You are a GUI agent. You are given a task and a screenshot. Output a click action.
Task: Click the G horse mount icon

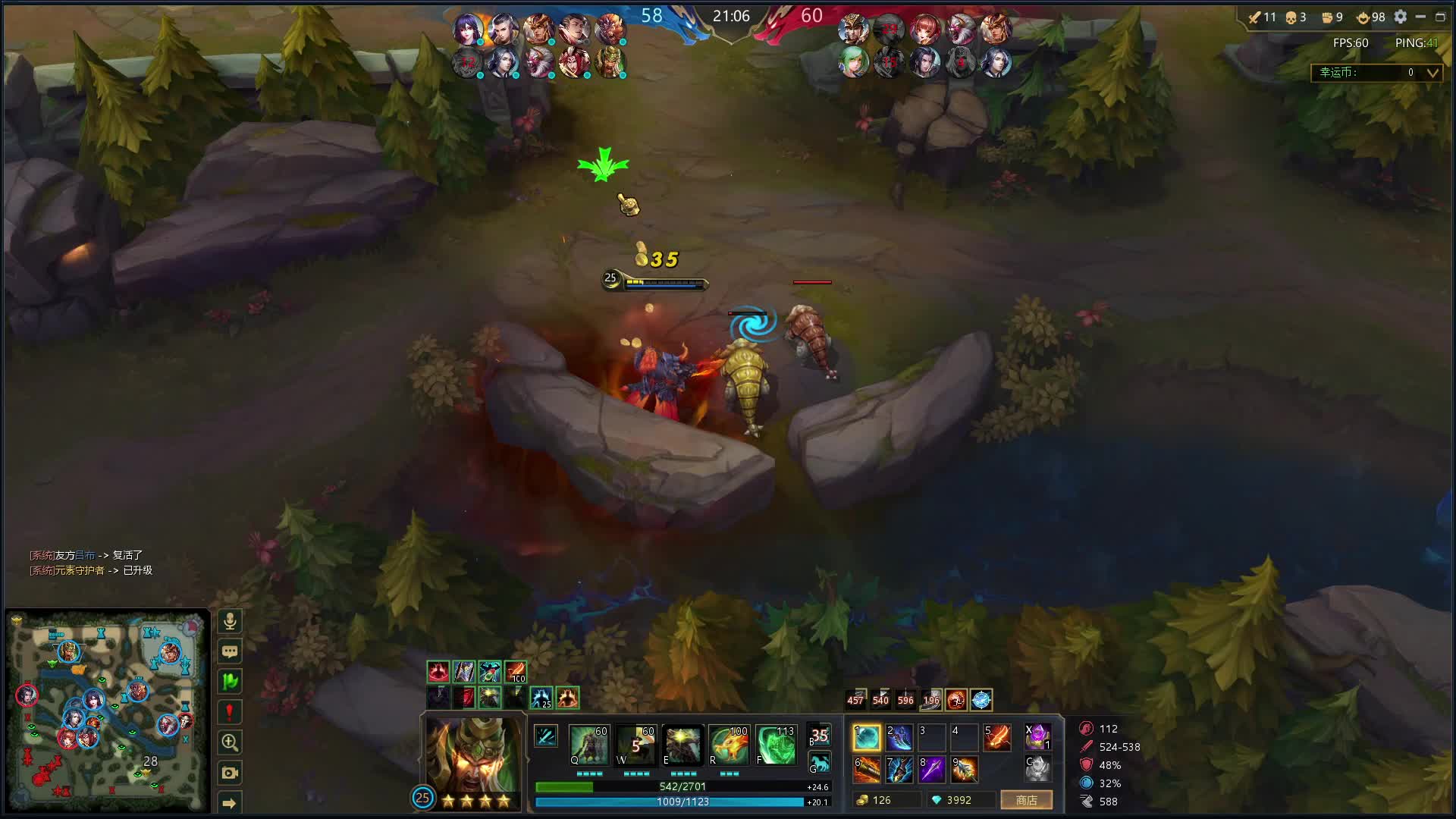(819, 762)
